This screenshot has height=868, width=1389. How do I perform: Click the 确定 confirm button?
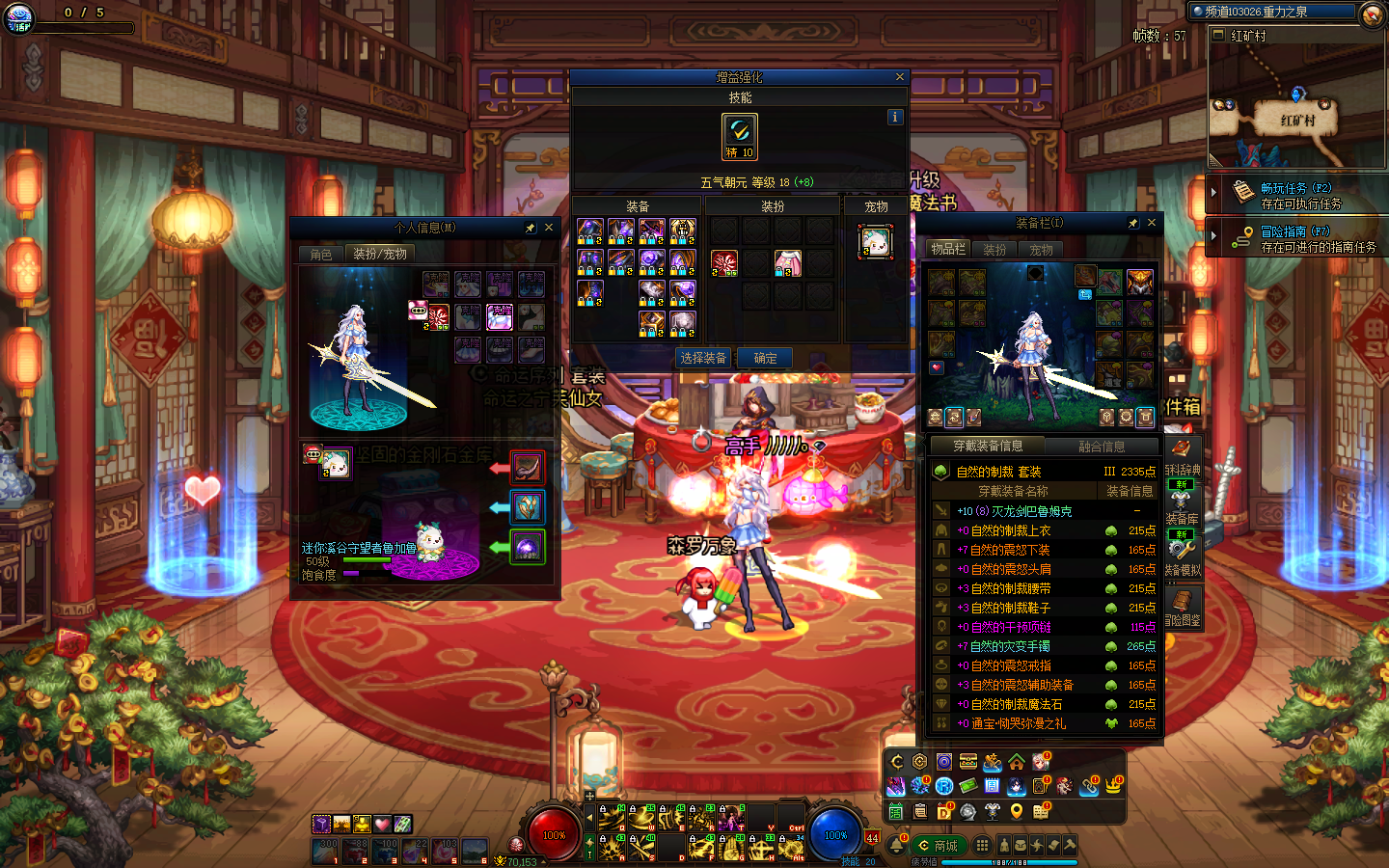tap(765, 358)
